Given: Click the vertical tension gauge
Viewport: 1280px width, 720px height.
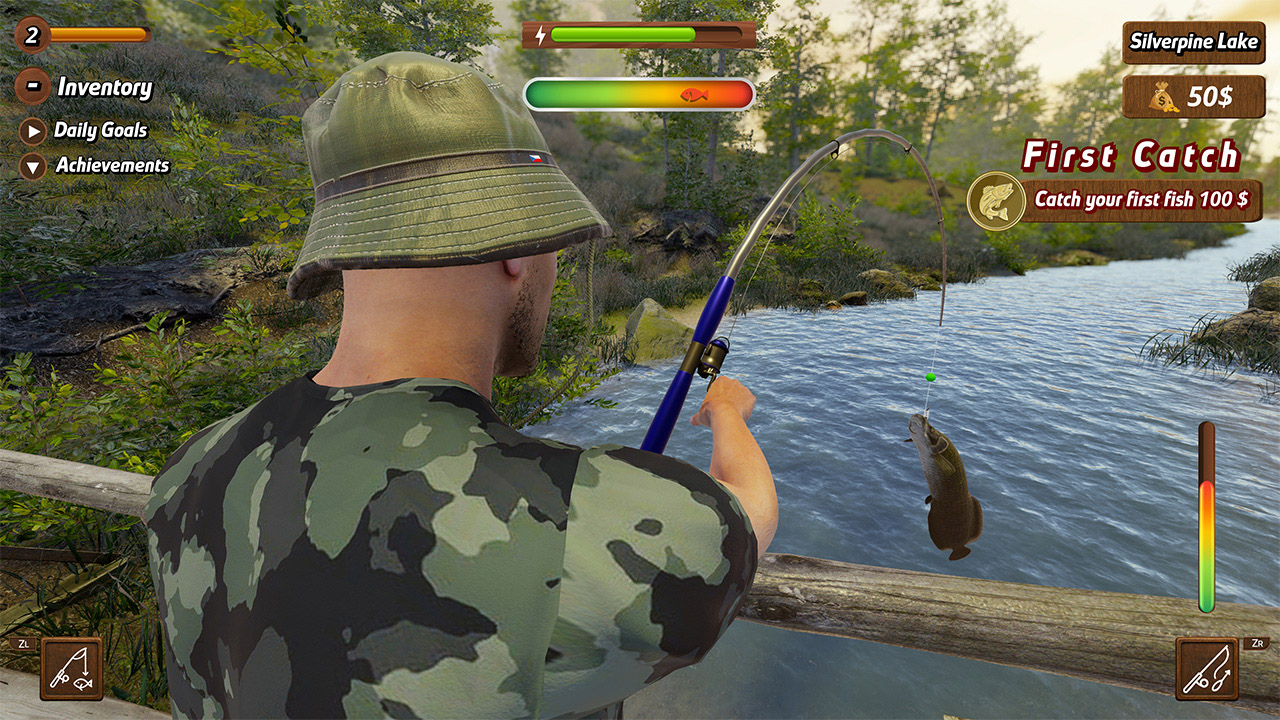Looking at the screenshot, I should (1208, 520).
